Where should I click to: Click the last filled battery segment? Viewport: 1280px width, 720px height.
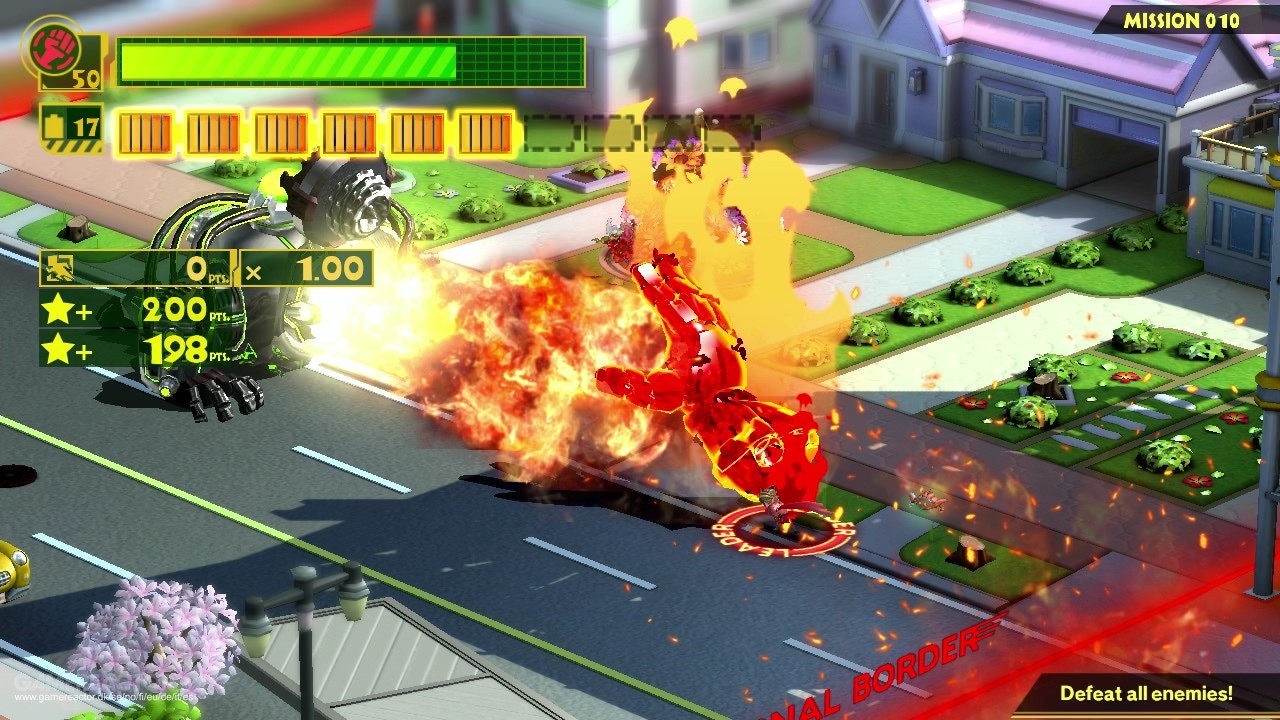487,127
